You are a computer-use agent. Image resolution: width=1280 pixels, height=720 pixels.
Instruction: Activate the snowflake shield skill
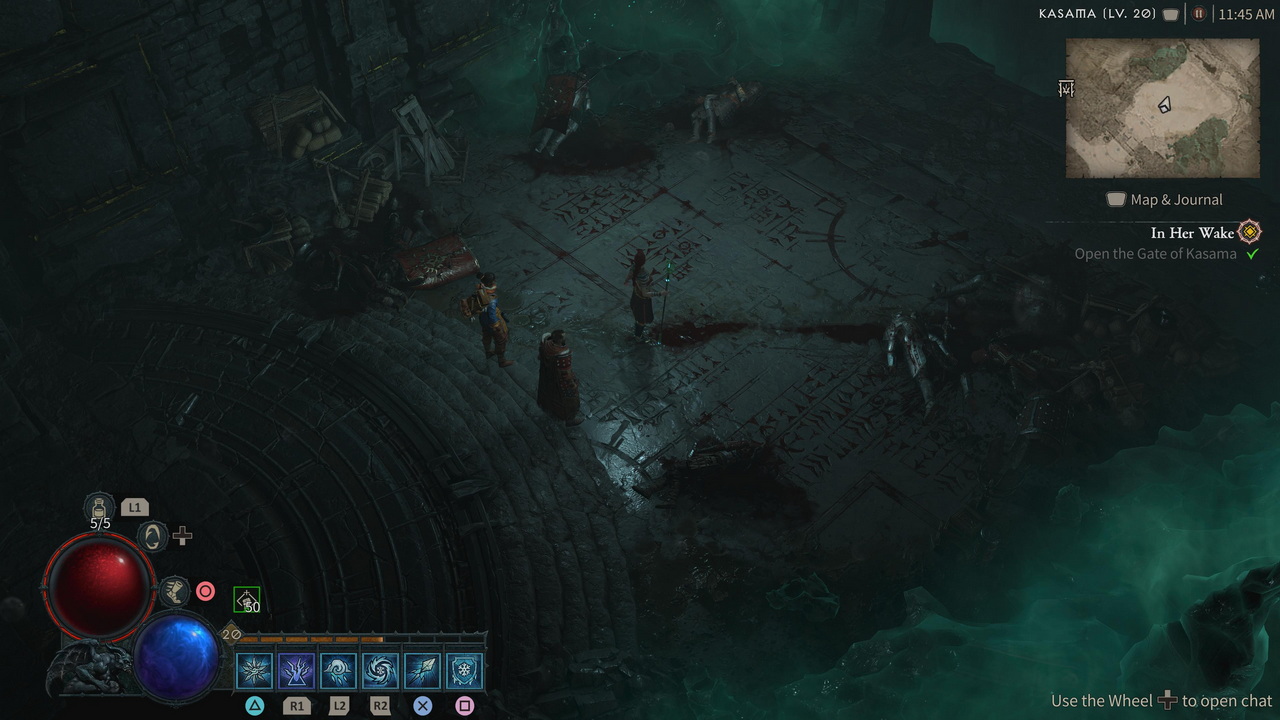(464, 670)
